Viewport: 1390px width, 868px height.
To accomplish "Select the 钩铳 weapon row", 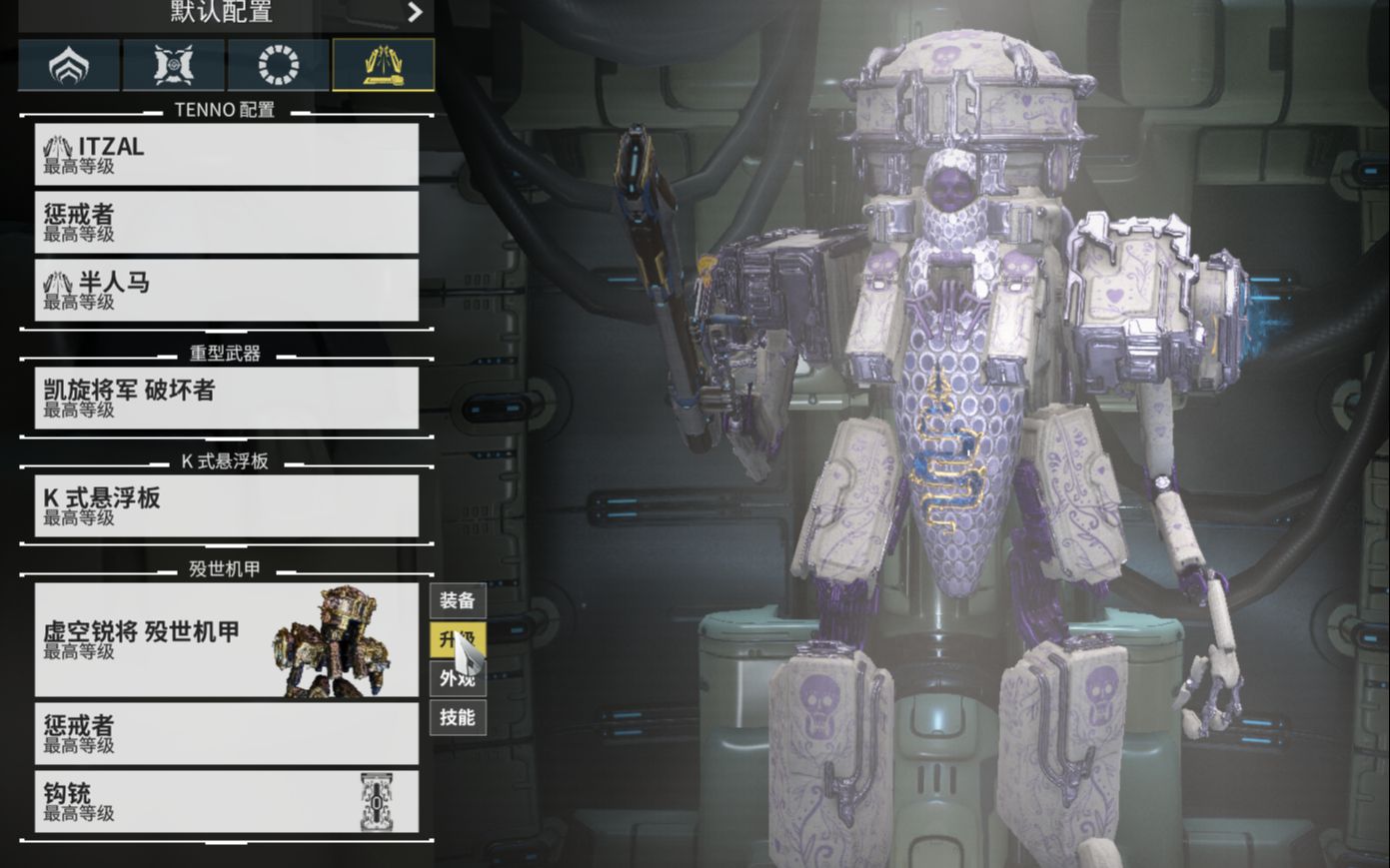I will pos(226,801).
